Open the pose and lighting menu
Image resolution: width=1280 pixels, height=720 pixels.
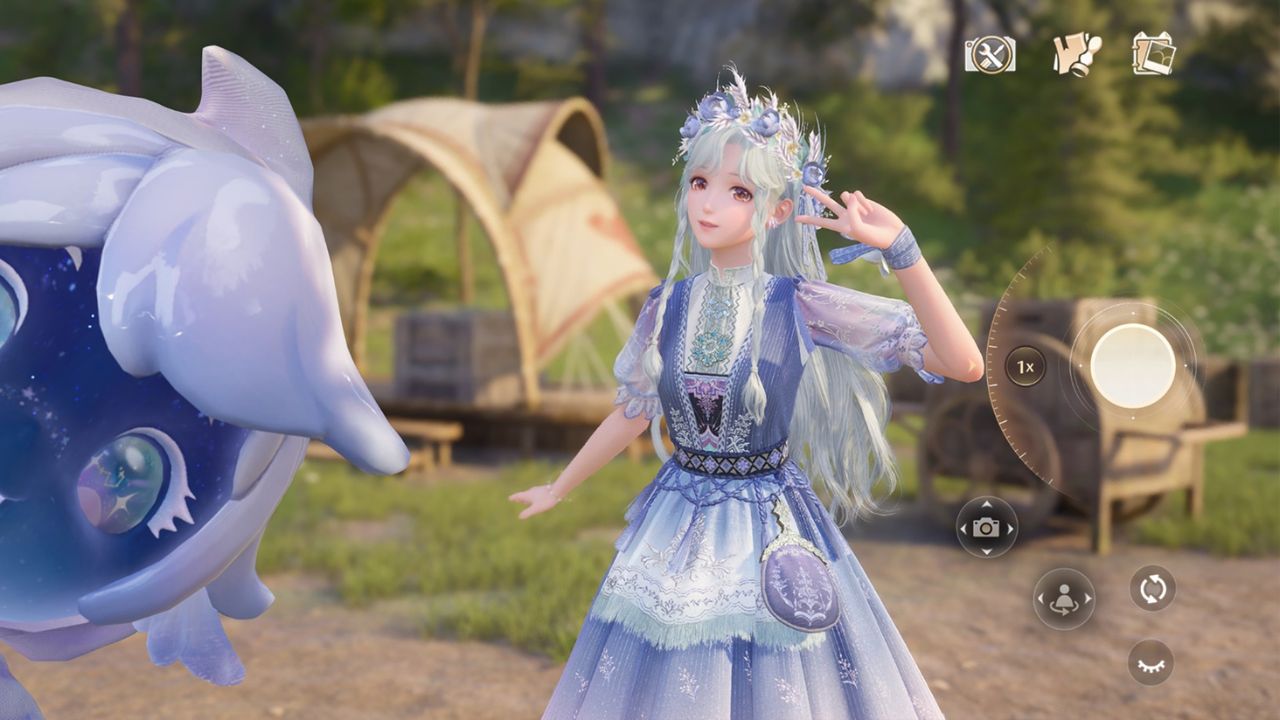[1076, 54]
